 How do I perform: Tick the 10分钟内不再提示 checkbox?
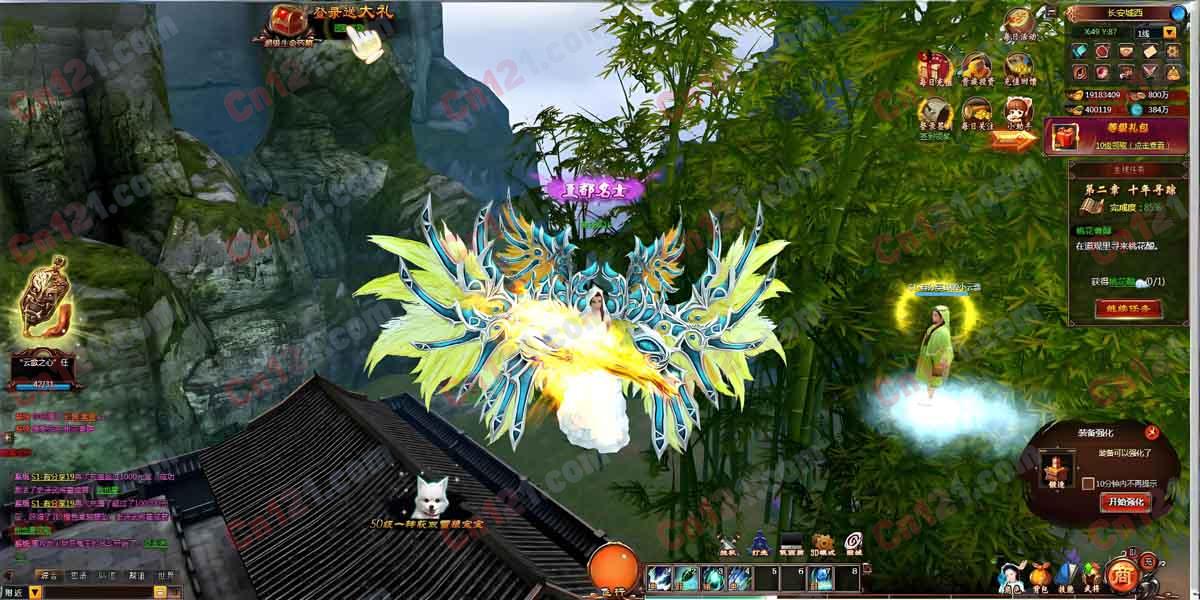click(x=1088, y=483)
